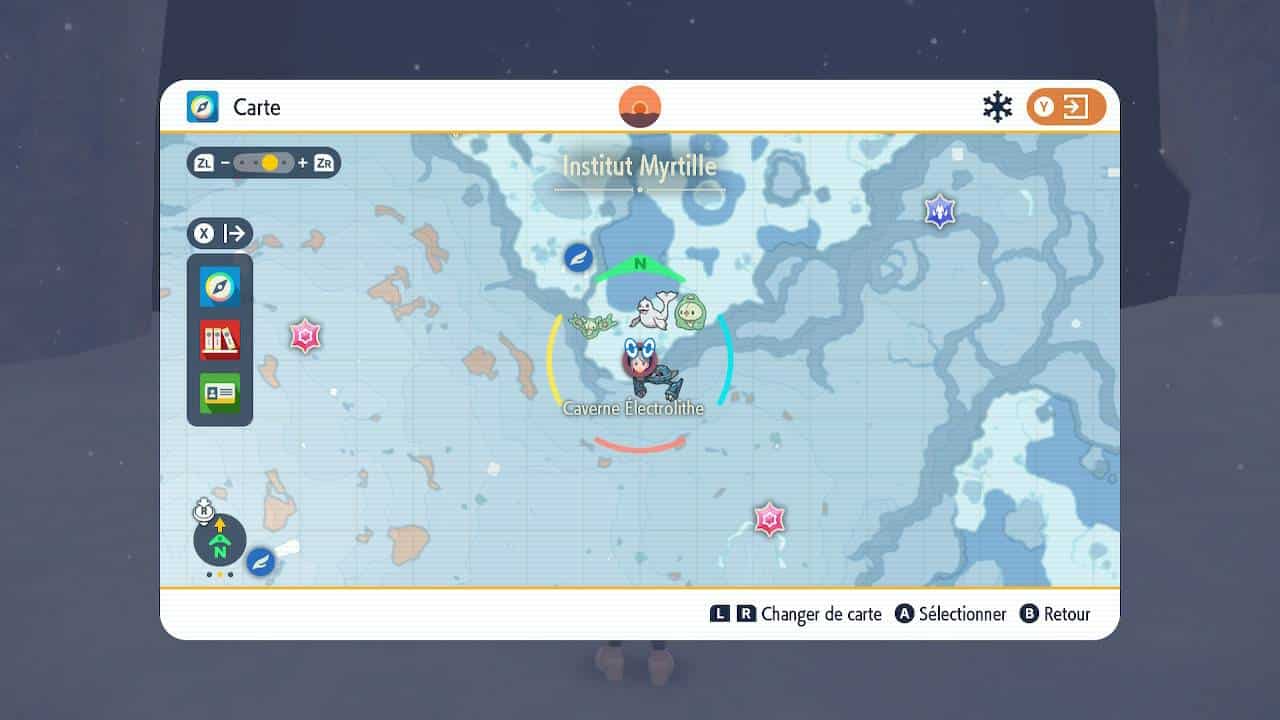Open the Pokédex red books icon

[220, 340]
